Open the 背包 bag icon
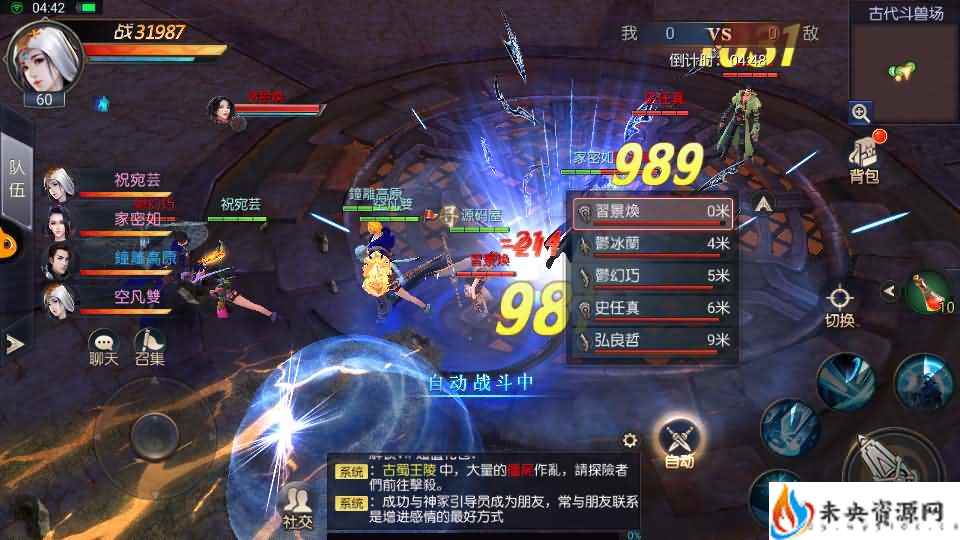Image resolution: width=960 pixels, height=540 pixels. pyautogui.click(x=864, y=160)
